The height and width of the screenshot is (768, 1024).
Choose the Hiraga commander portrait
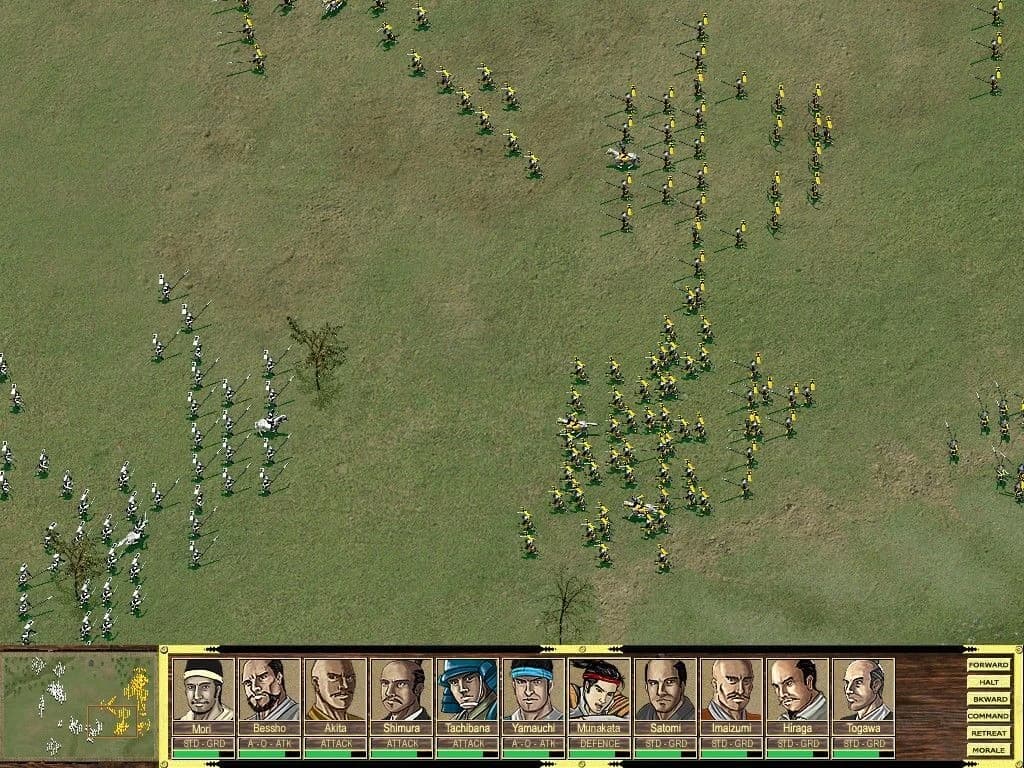pyautogui.click(x=797, y=689)
